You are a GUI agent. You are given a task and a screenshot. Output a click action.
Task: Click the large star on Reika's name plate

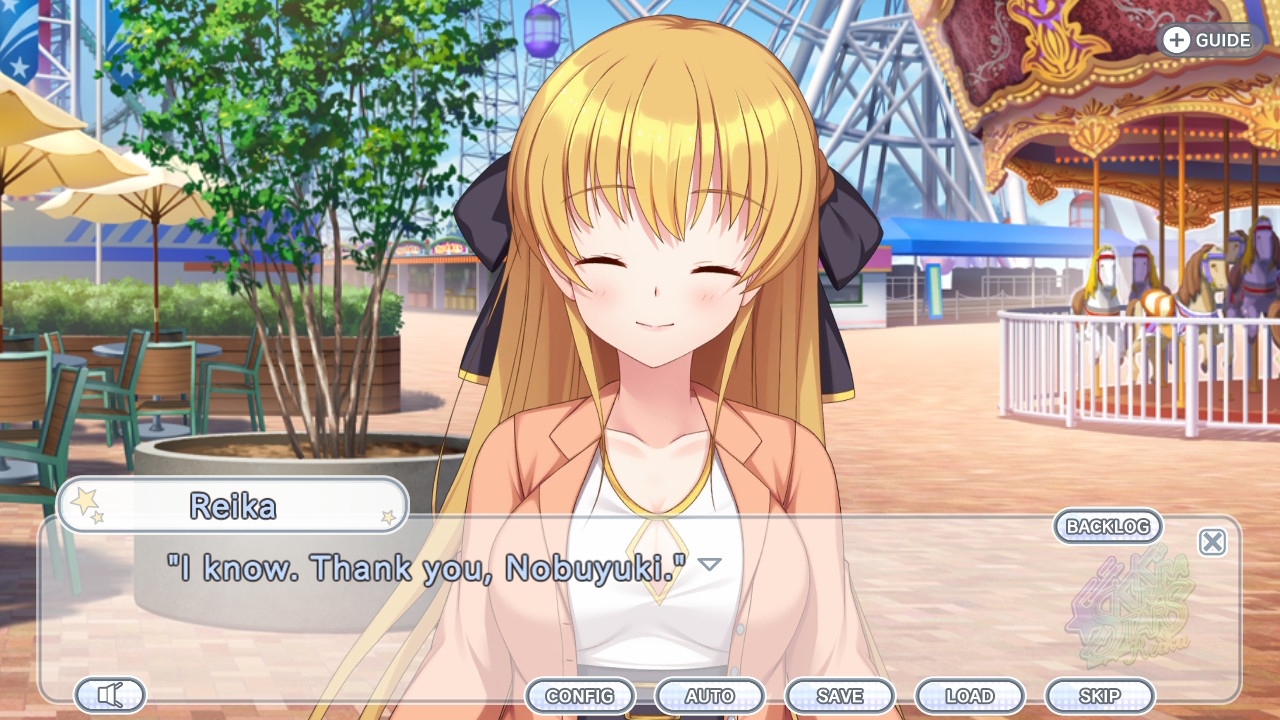pos(85,501)
